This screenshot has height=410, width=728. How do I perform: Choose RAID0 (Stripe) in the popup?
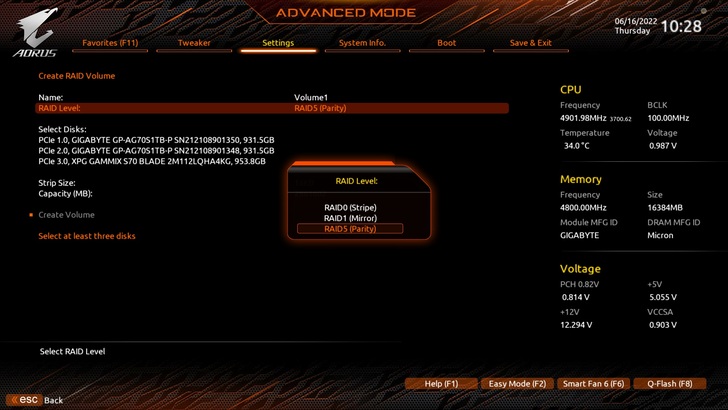click(x=350, y=207)
